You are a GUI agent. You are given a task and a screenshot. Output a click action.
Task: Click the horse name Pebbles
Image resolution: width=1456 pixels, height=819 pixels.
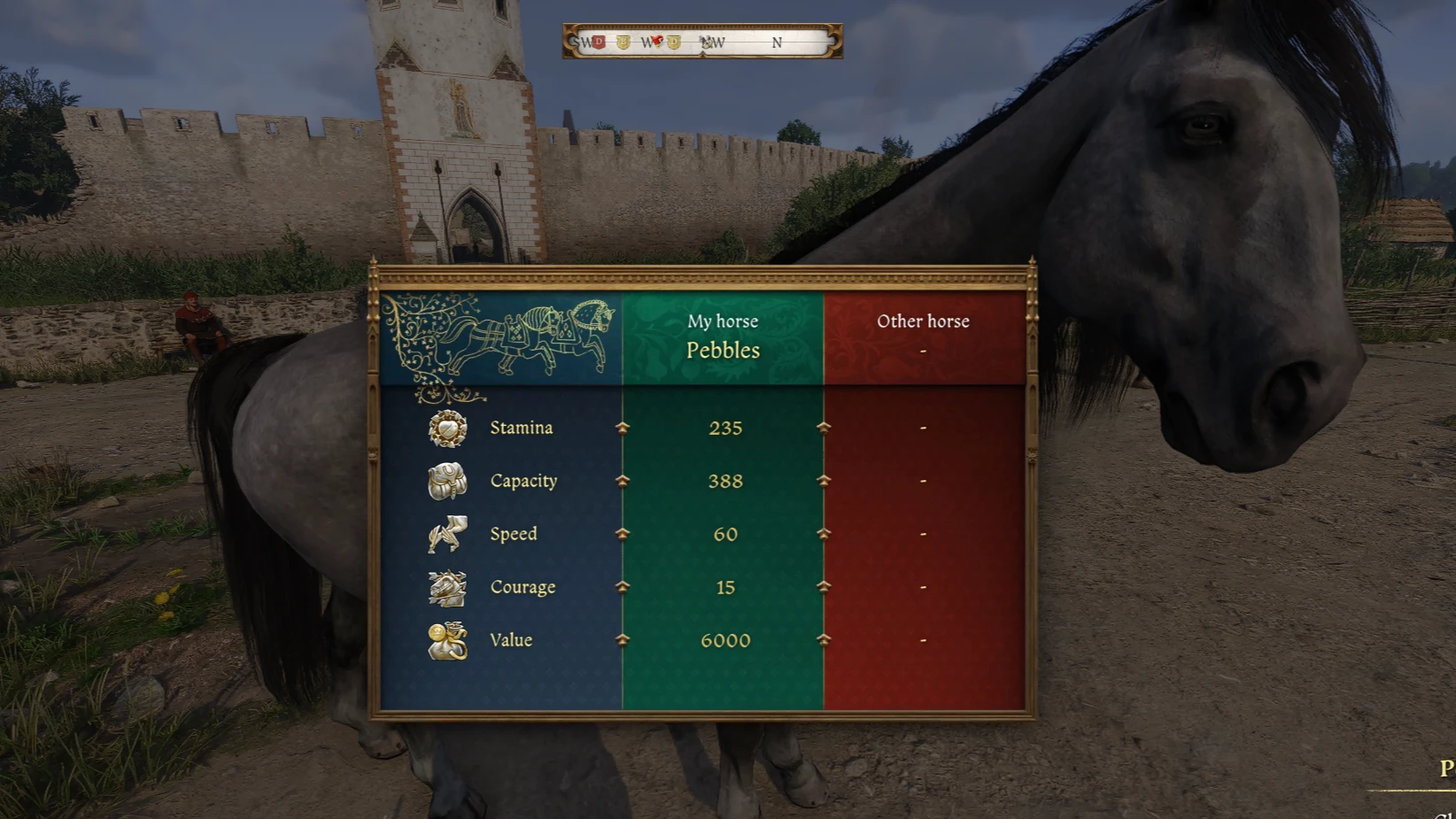(x=724, y=351)
